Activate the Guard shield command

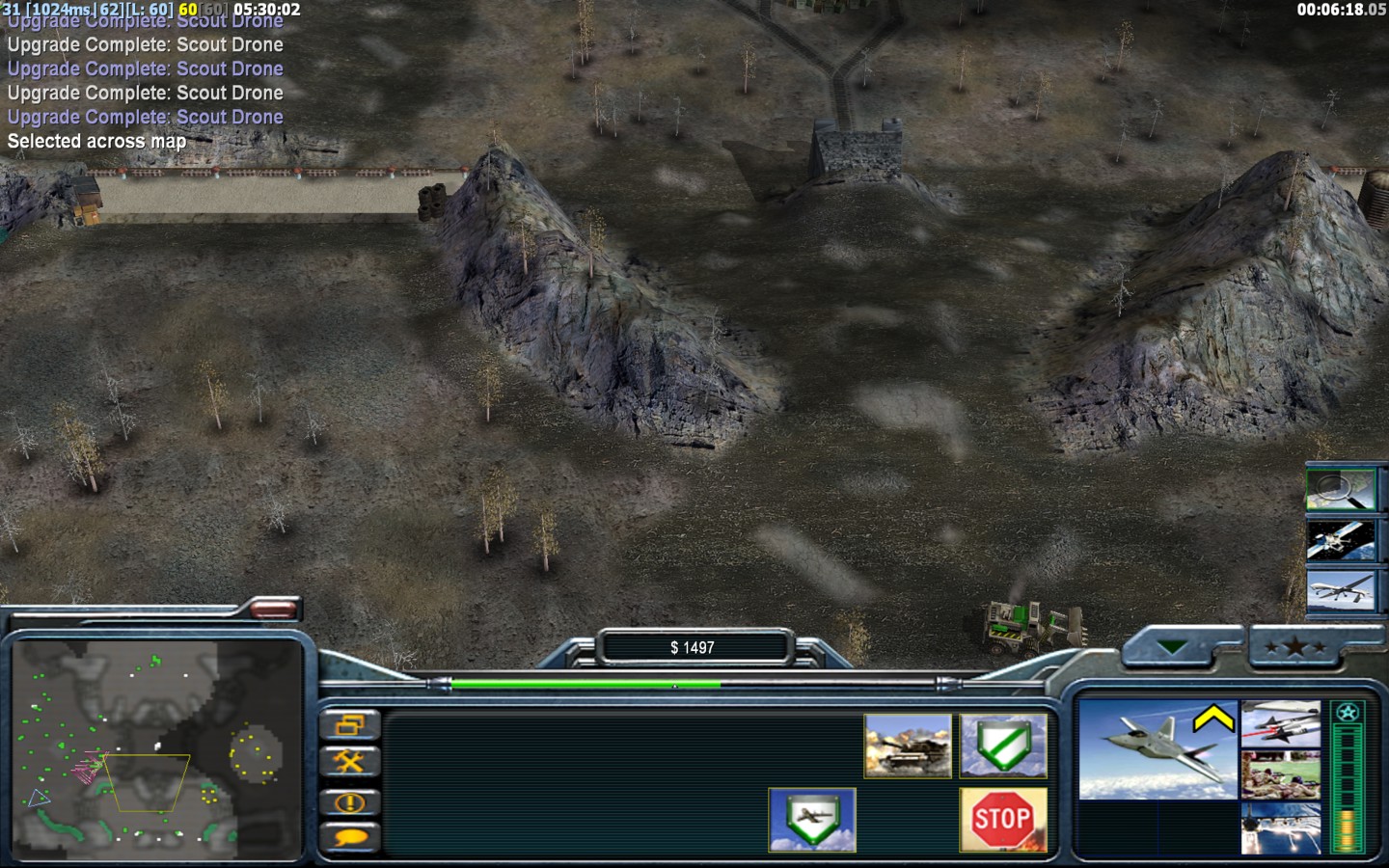click(x=1003, y=746)
